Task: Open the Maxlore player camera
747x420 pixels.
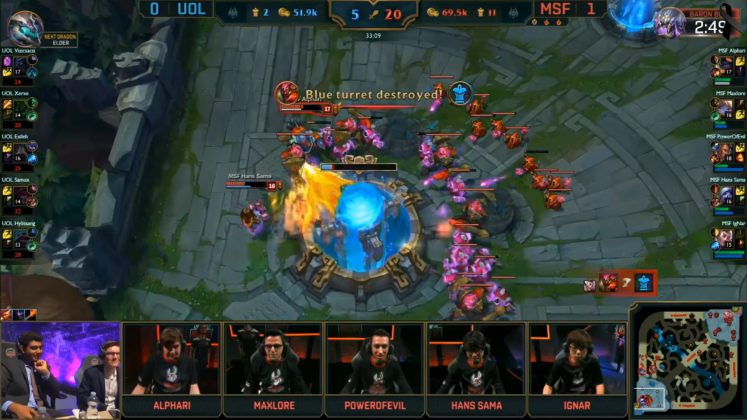Action: point(271,365)
